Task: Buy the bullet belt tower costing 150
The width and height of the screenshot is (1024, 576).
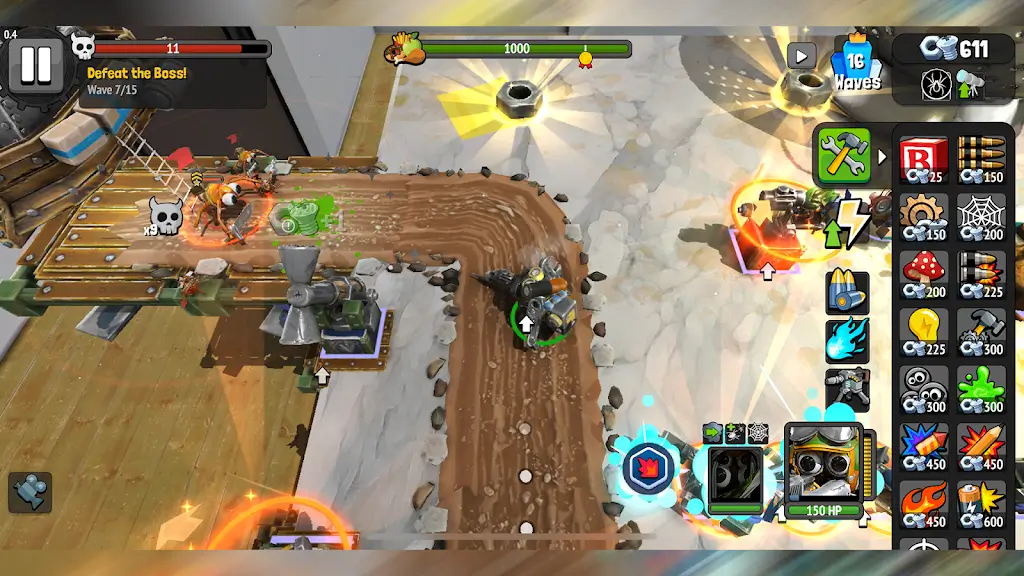Action: [x=981, y=160]
